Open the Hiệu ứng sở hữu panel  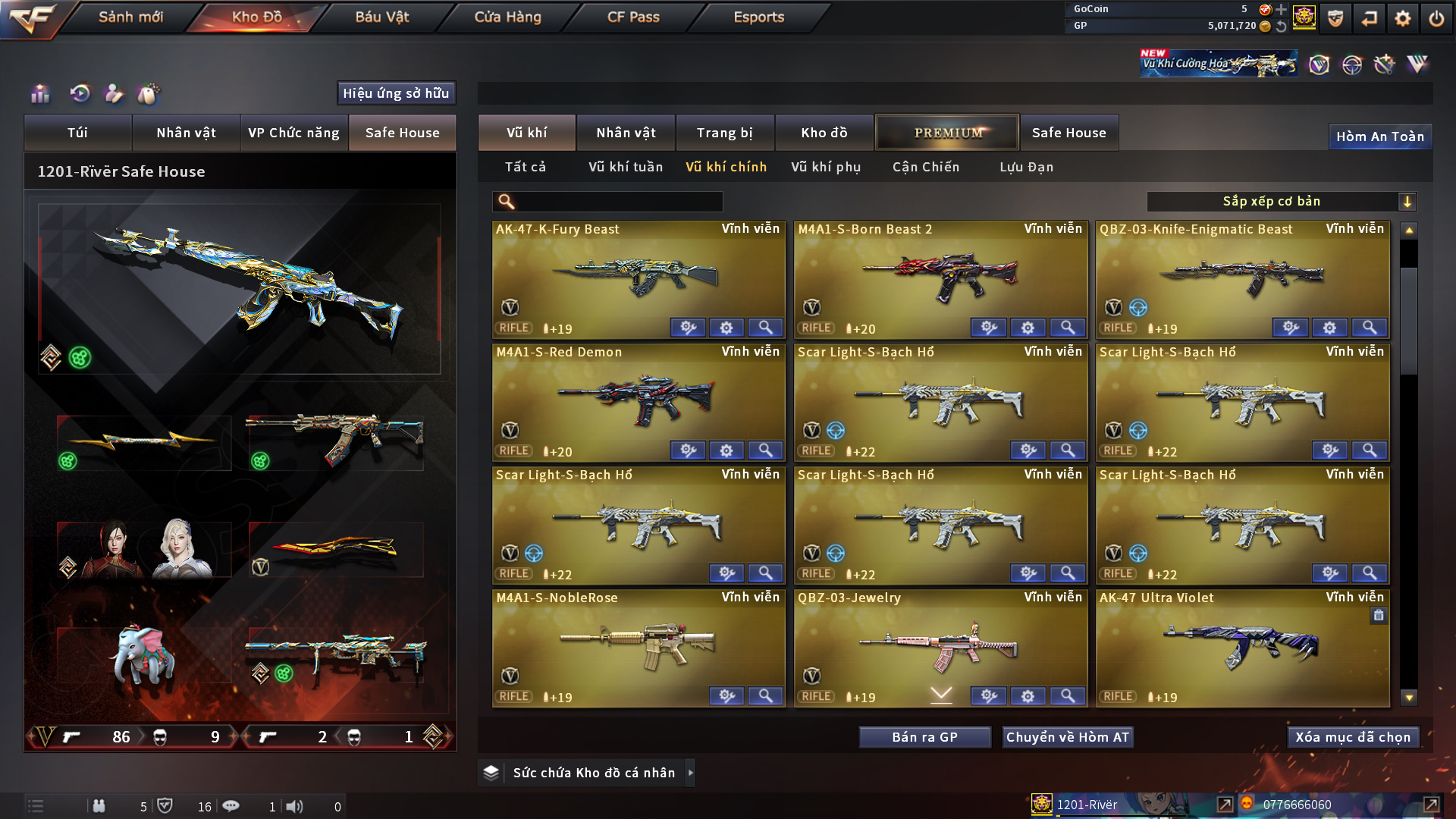click(x=396, y=93)
